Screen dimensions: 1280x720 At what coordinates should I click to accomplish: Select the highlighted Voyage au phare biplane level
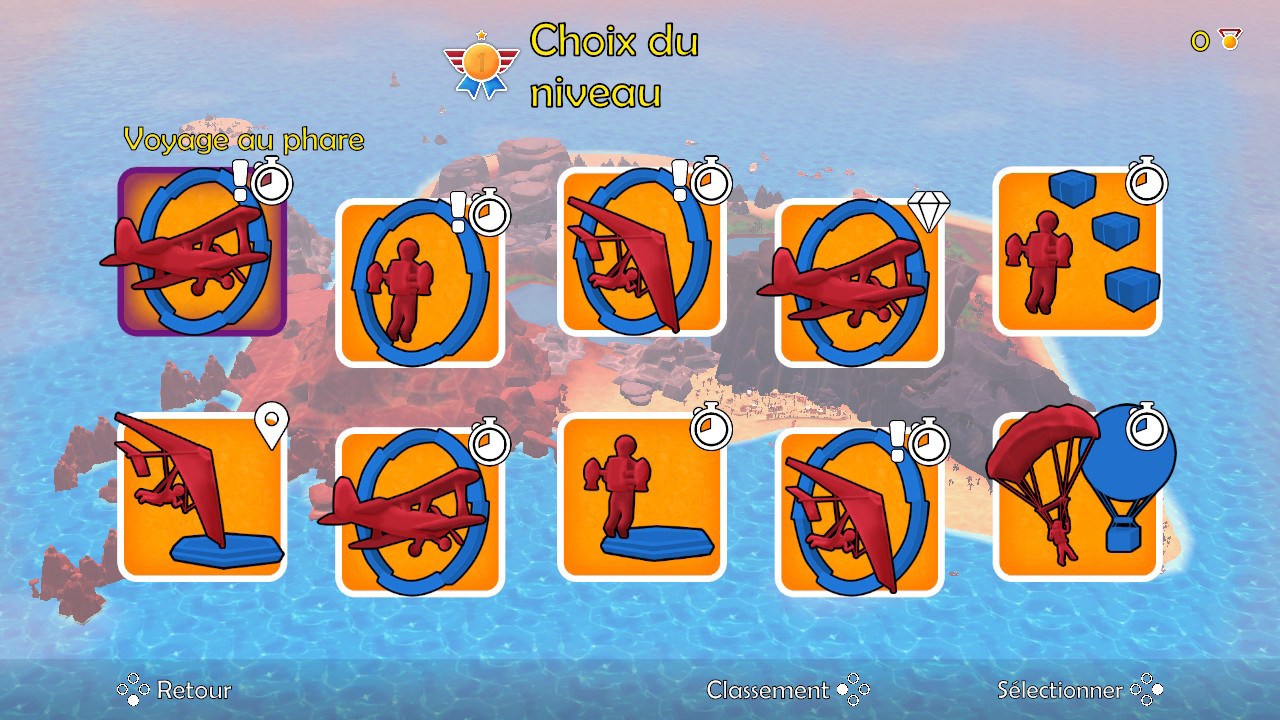click(x=202, y=252)
